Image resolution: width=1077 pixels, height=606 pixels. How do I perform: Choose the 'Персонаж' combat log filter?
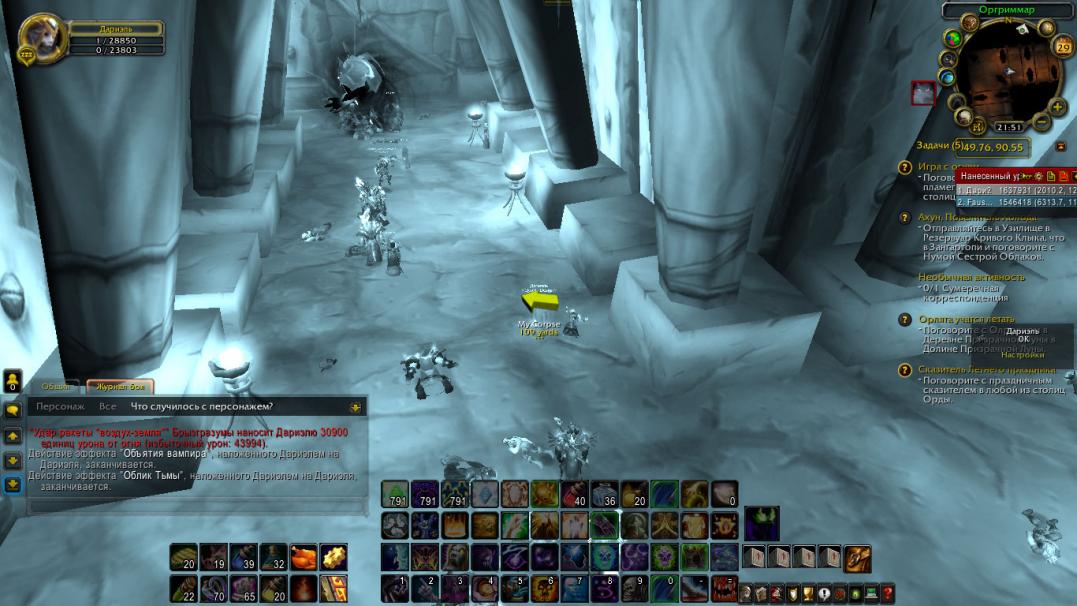[x=60, y=407]
